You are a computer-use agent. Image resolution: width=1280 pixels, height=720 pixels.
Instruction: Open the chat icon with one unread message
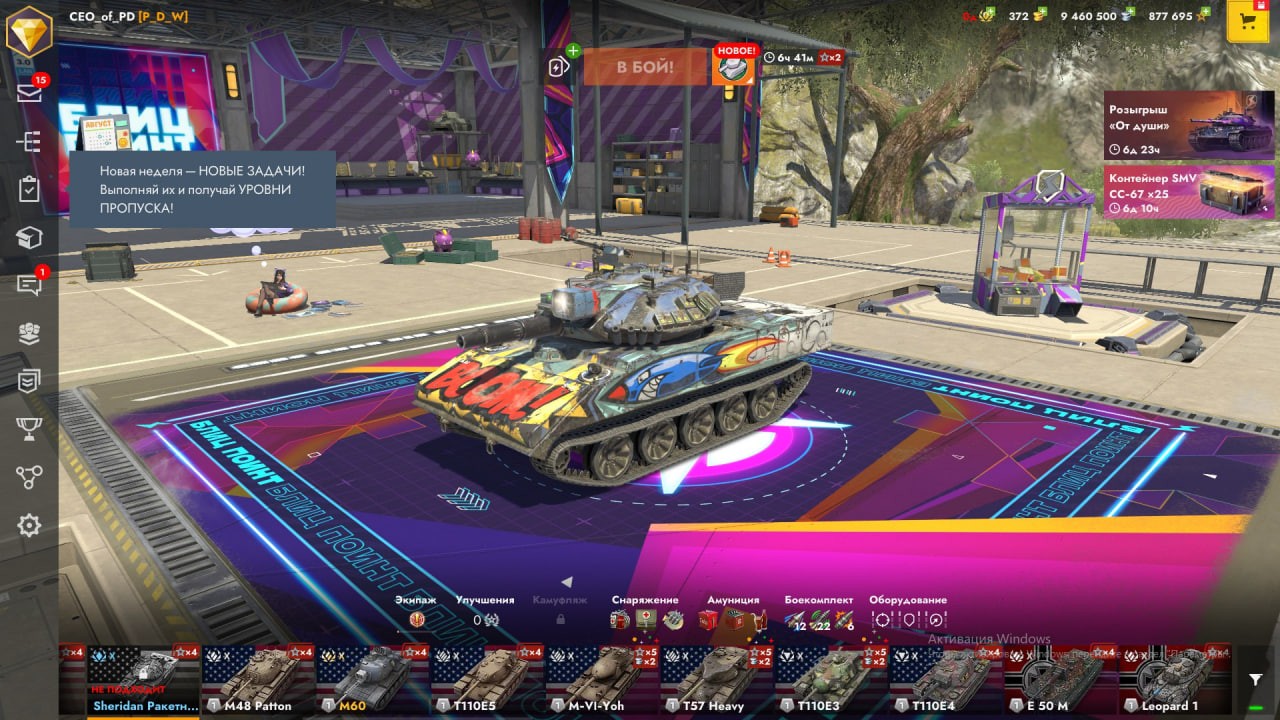pos(29,286)
